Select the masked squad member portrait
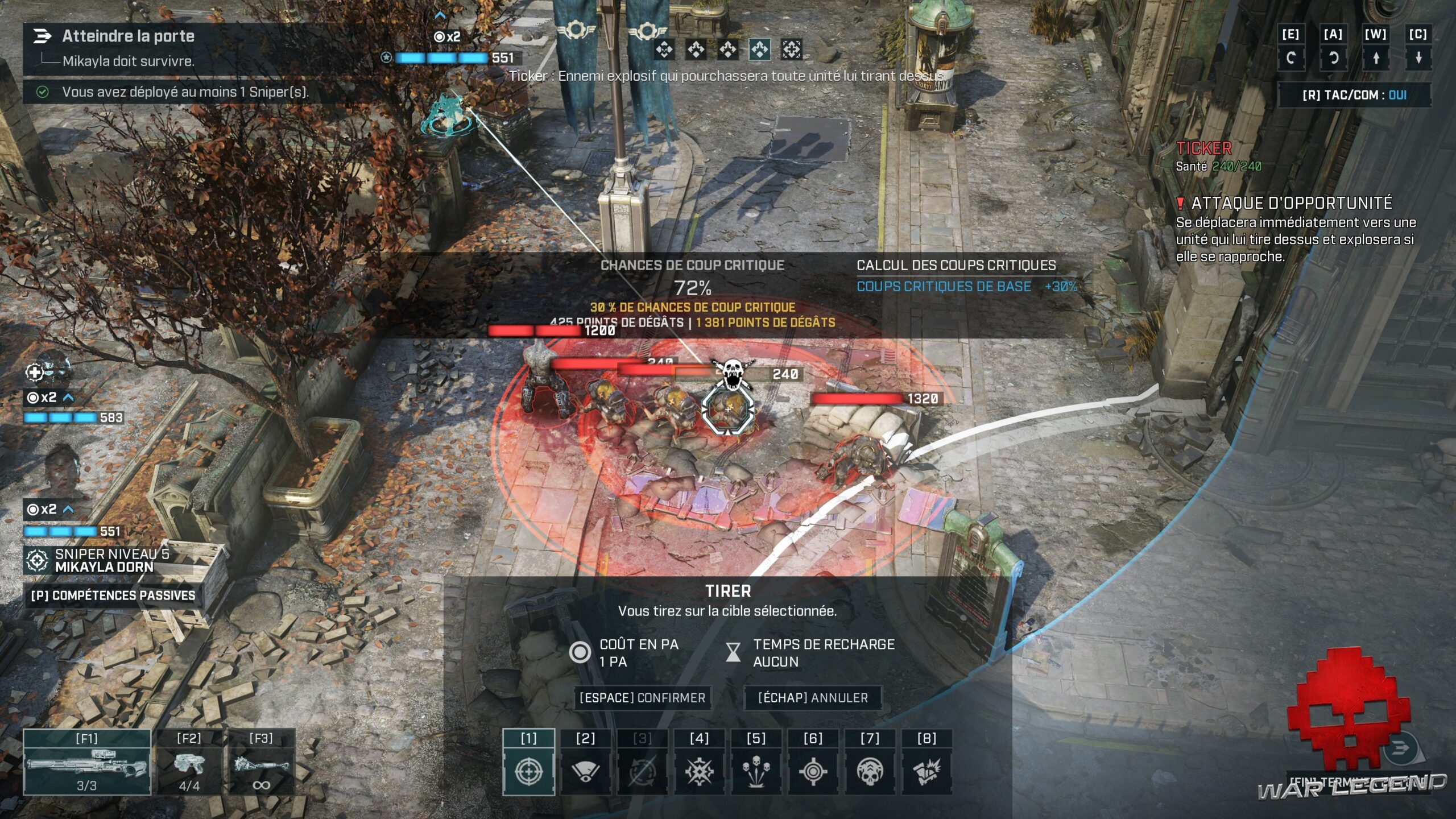 point(51,370)
